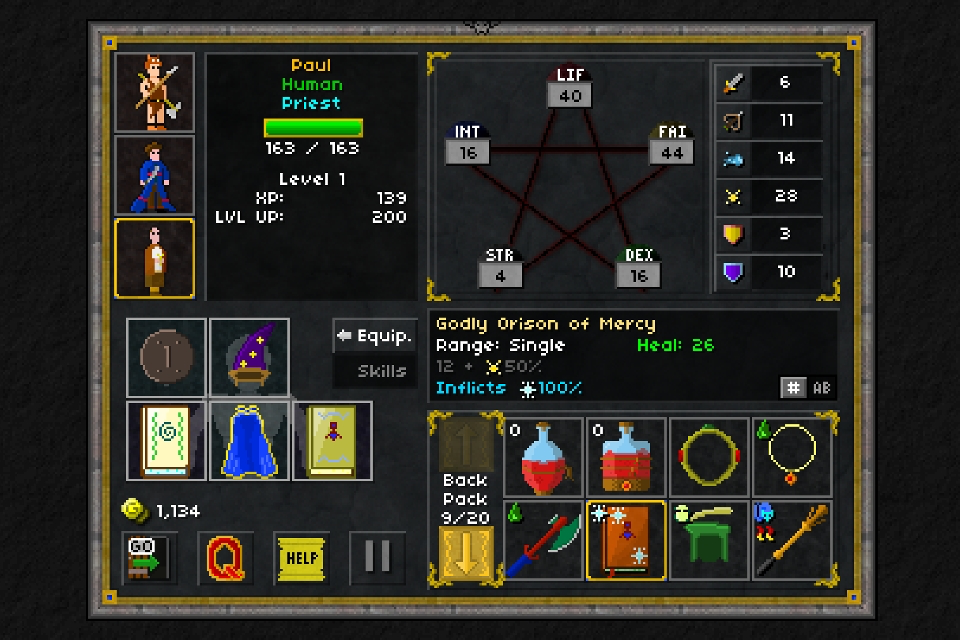Select the red barrel potion bottle
This screenshot has width=960, height=640.
point(627,458)
